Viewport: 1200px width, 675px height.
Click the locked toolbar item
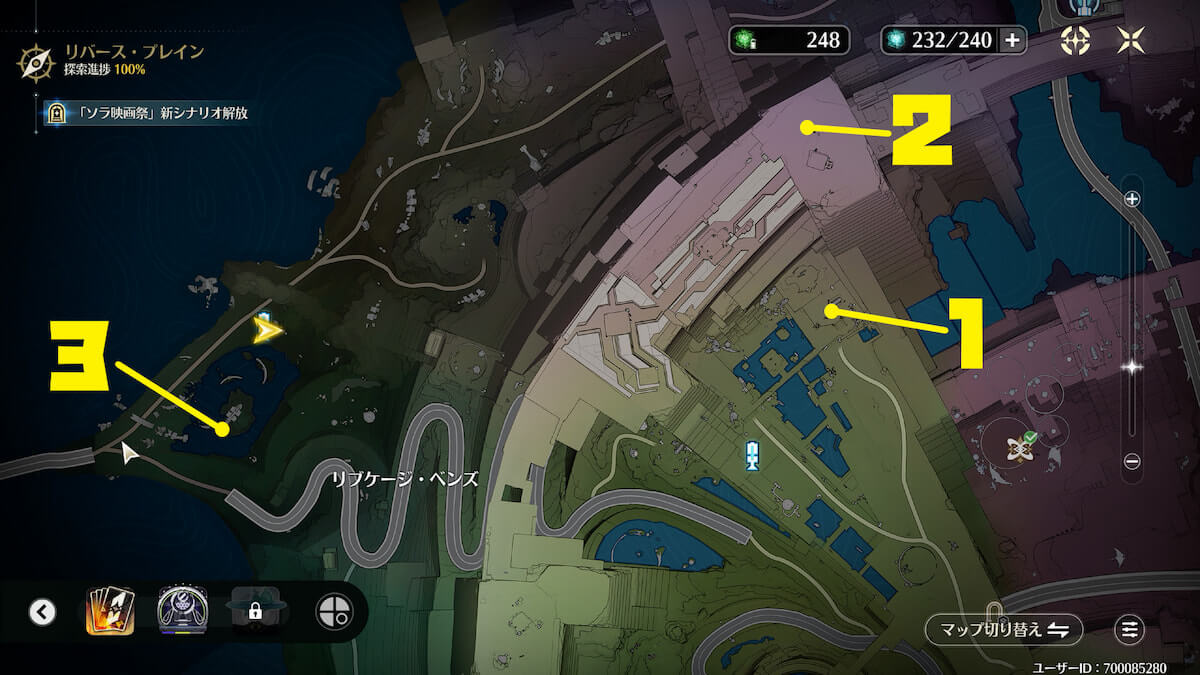pyautogui.click(x=255, y=611)
